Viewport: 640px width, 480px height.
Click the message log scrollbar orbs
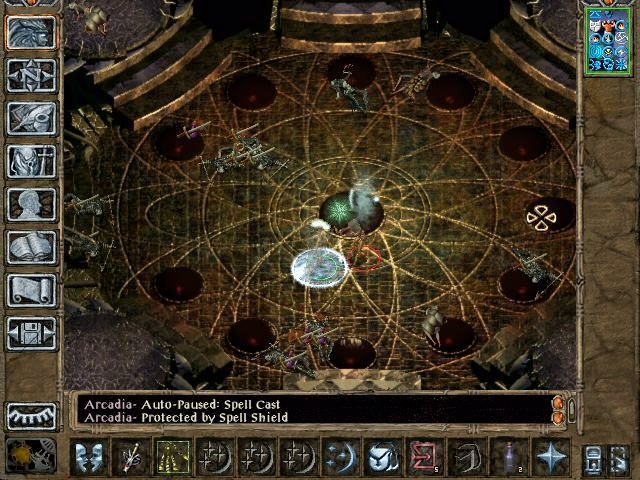click(x=559, y=410)
